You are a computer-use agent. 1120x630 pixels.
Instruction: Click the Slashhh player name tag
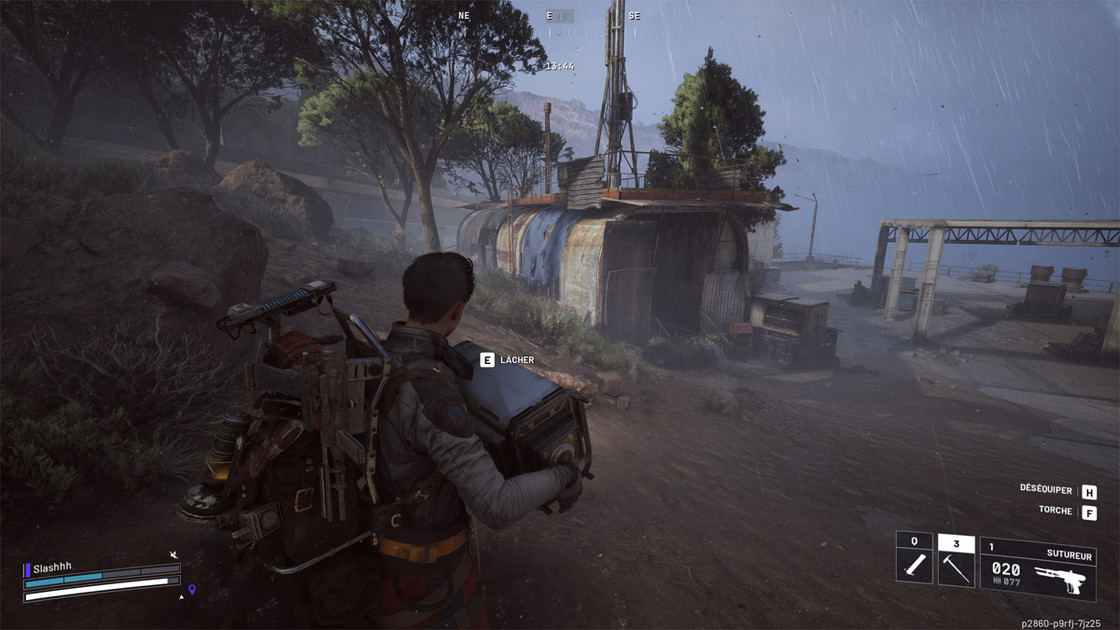click(x=52, y=568)
